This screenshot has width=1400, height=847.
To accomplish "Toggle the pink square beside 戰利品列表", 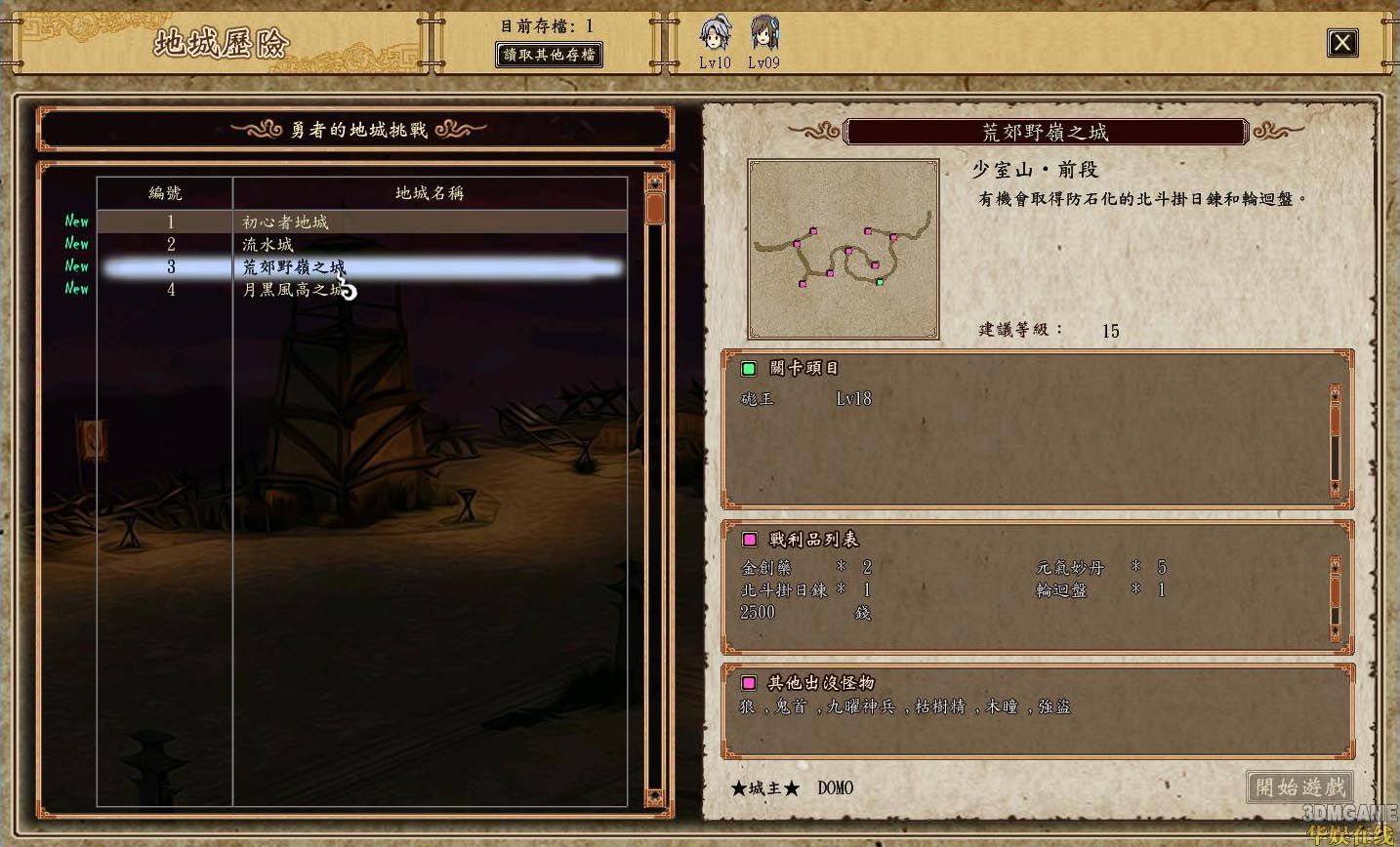I will pyautogui.click(x=748, y=539).
